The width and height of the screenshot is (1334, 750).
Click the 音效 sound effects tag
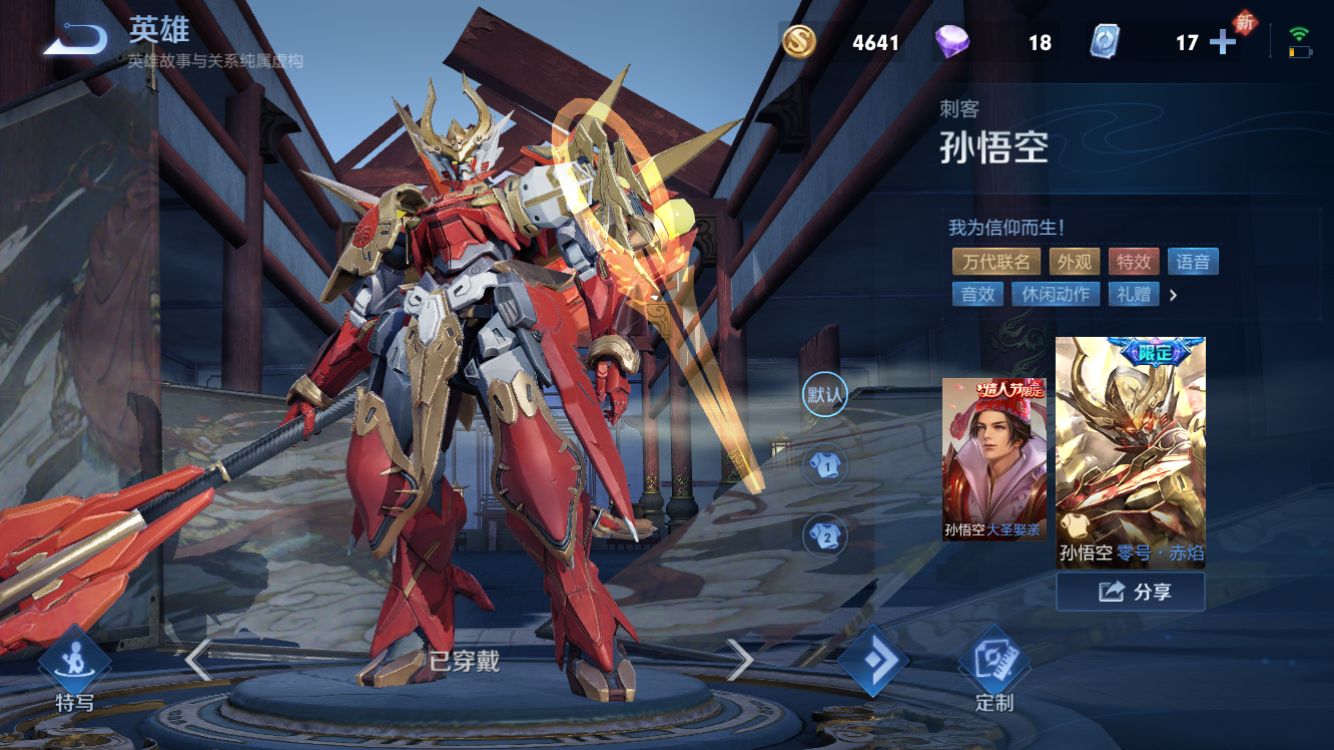(x=978, y=294)
